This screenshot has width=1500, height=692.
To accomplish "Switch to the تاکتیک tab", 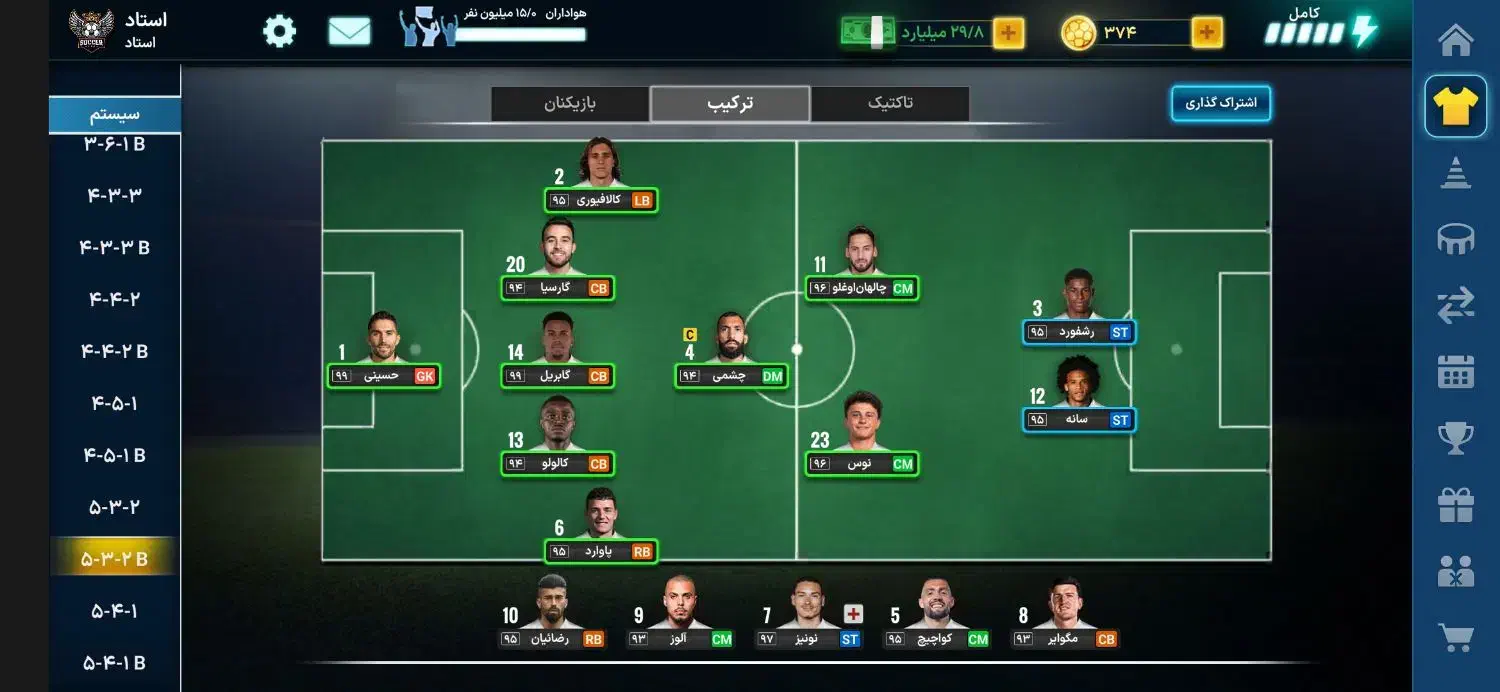I will [889, 103].
